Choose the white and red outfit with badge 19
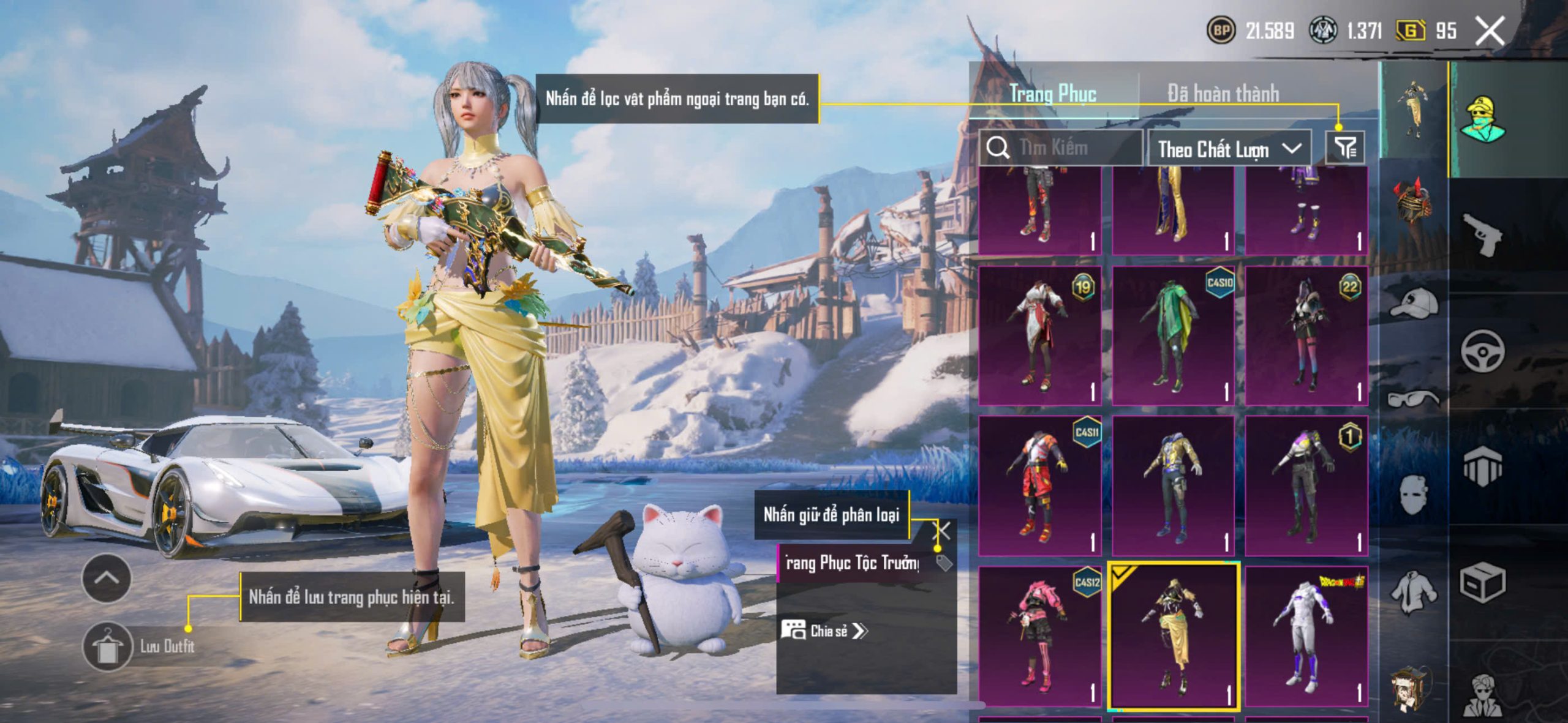This screenshot has height=723, width=1568. [1039, 335]
